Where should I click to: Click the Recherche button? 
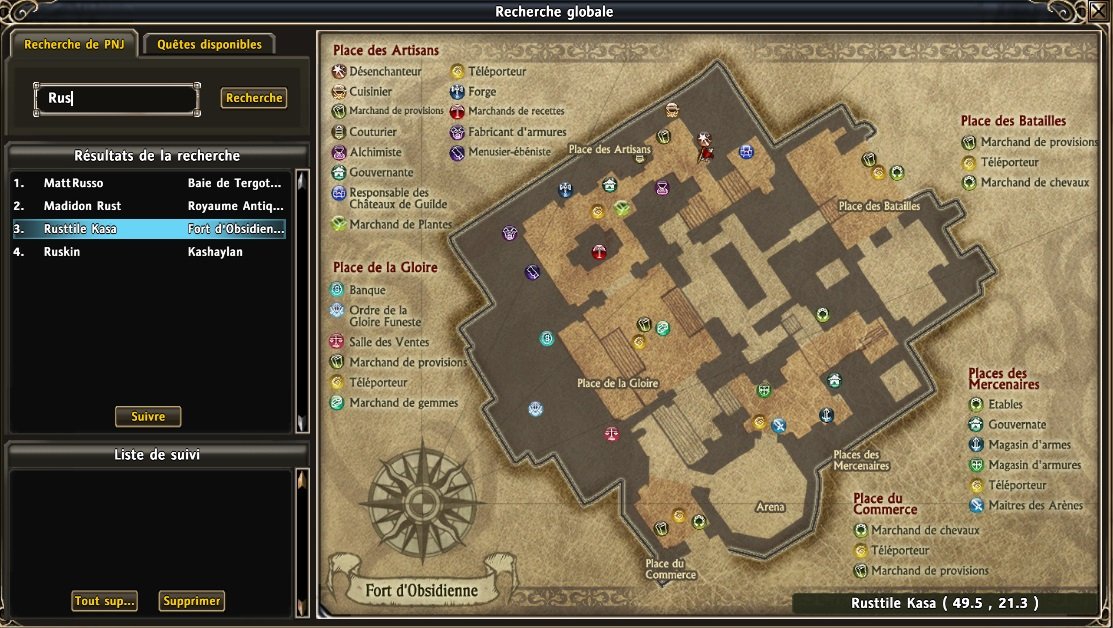tap(254, 98)
